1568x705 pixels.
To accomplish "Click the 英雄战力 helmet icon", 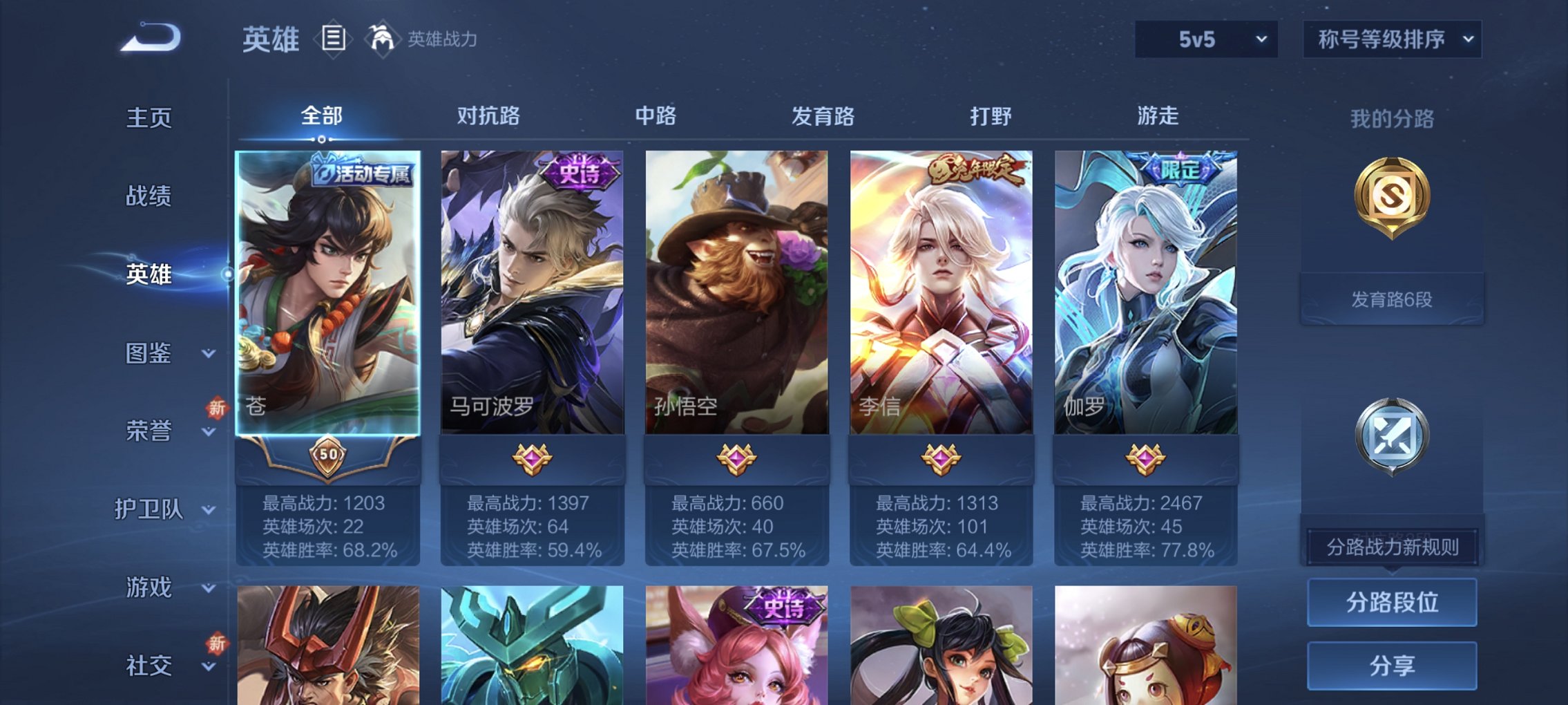I will [x=382, y=38].
